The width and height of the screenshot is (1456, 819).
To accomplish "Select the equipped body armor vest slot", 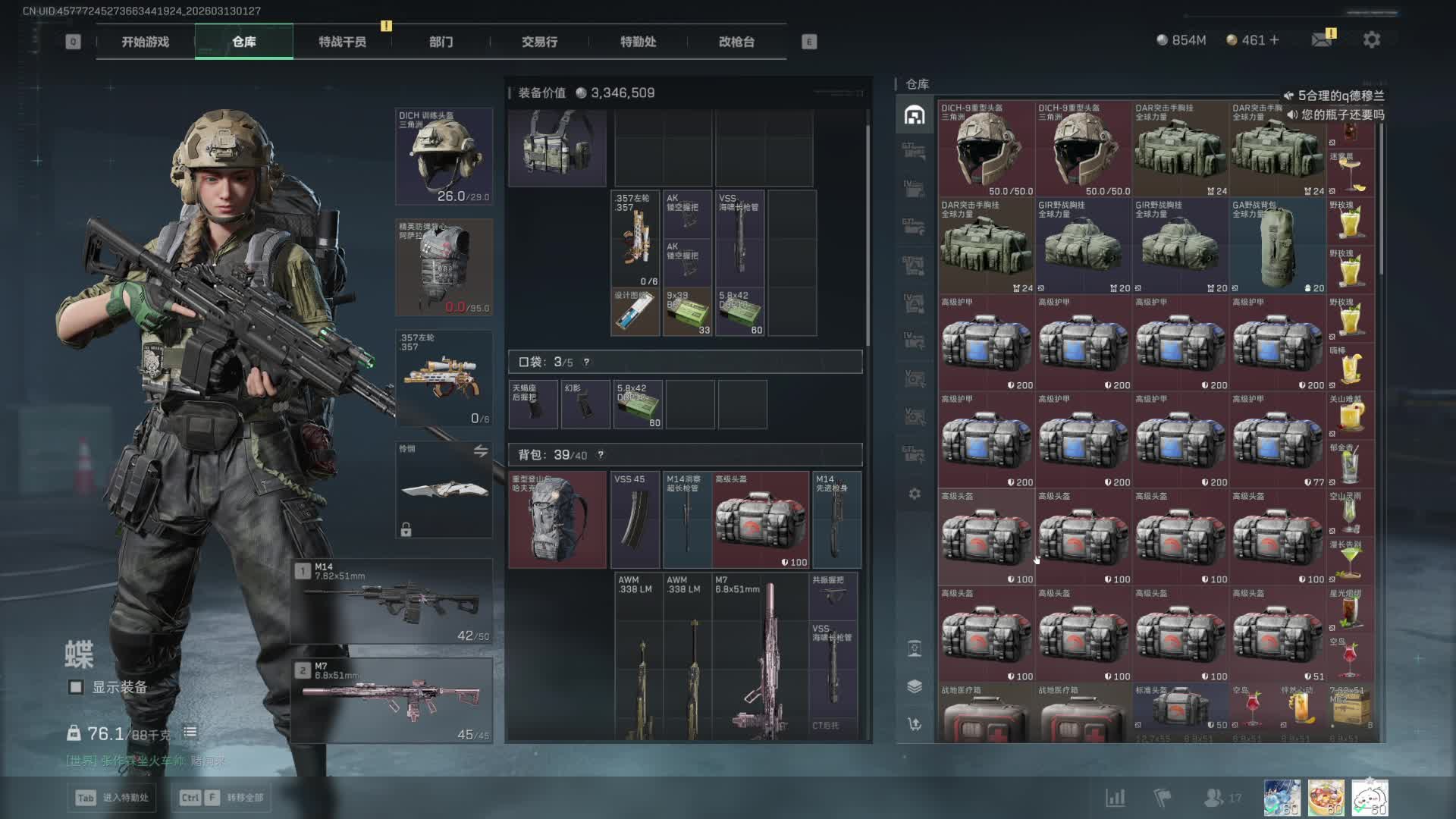I will point(444,267).
